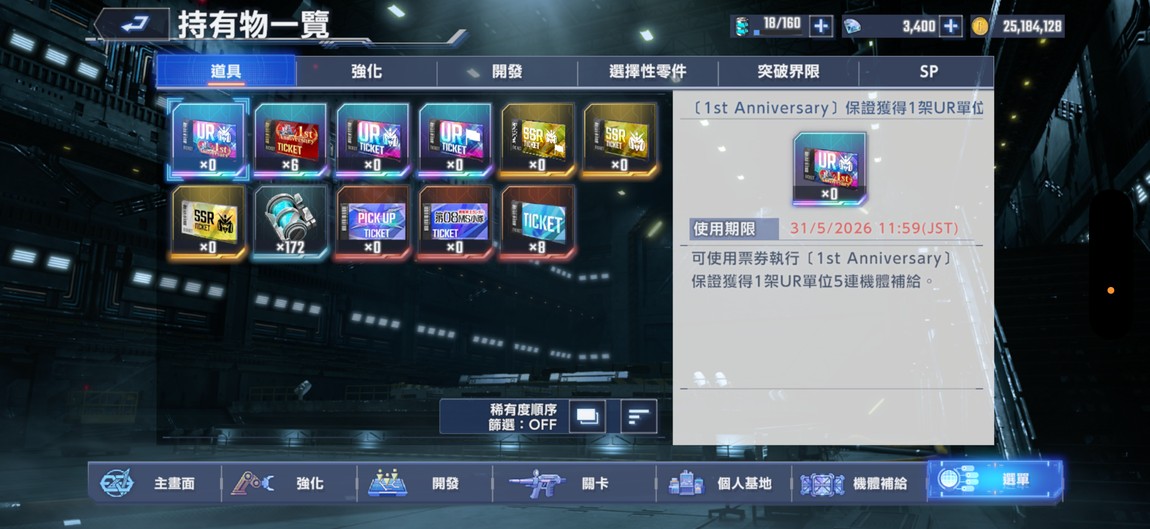Select the 選擇性零件 tab
Image resolution: width=1150 pixels, height=529 pixels.
(647, 72)
